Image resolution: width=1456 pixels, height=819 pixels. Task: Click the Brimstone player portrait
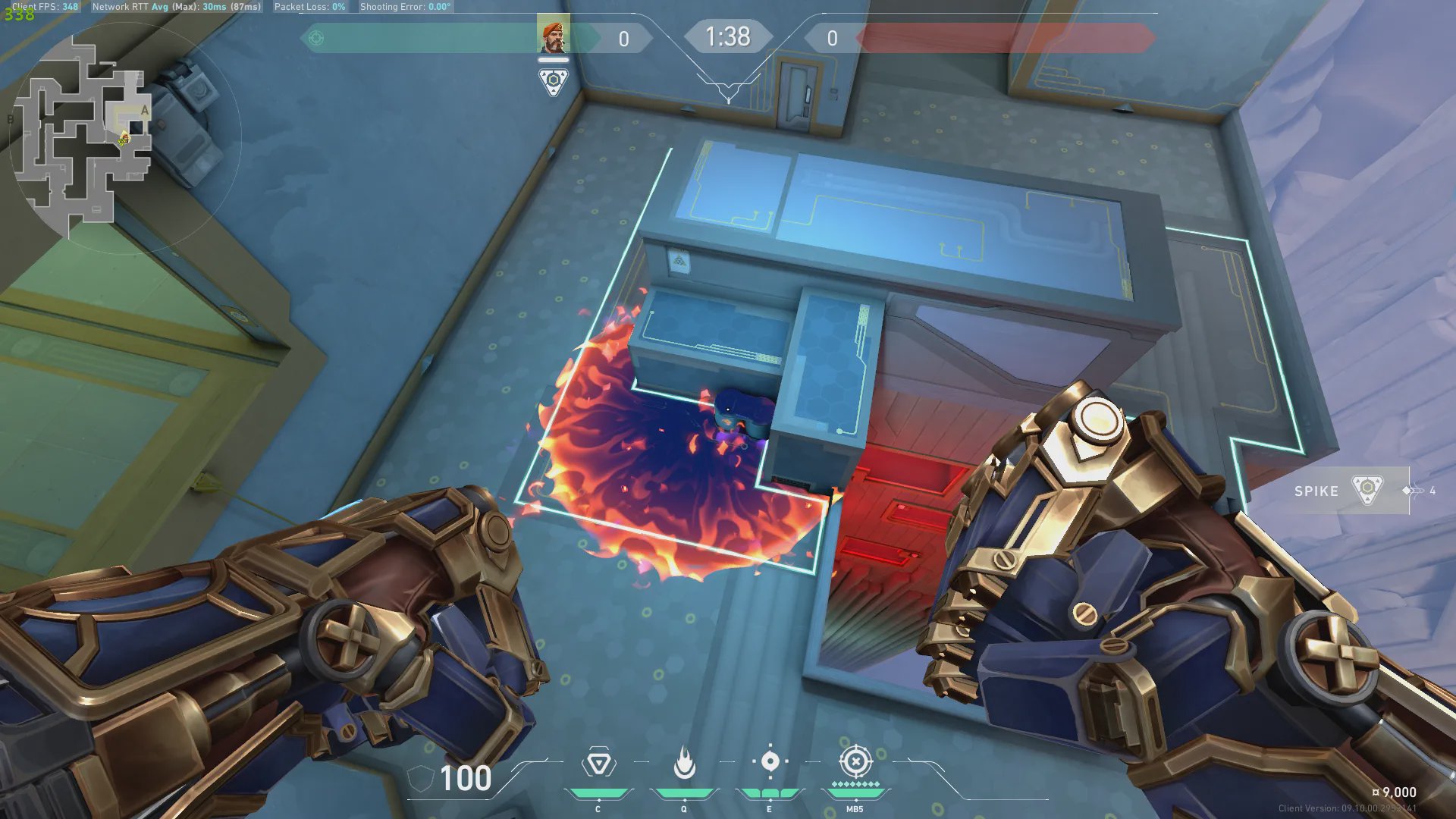554,37
